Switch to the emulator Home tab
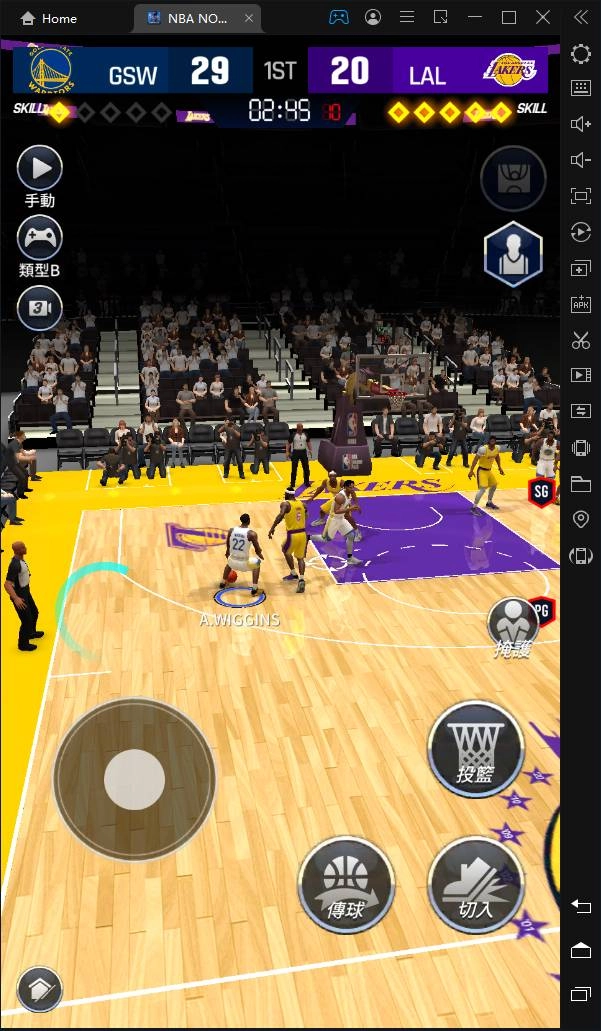 coord(50,18)
